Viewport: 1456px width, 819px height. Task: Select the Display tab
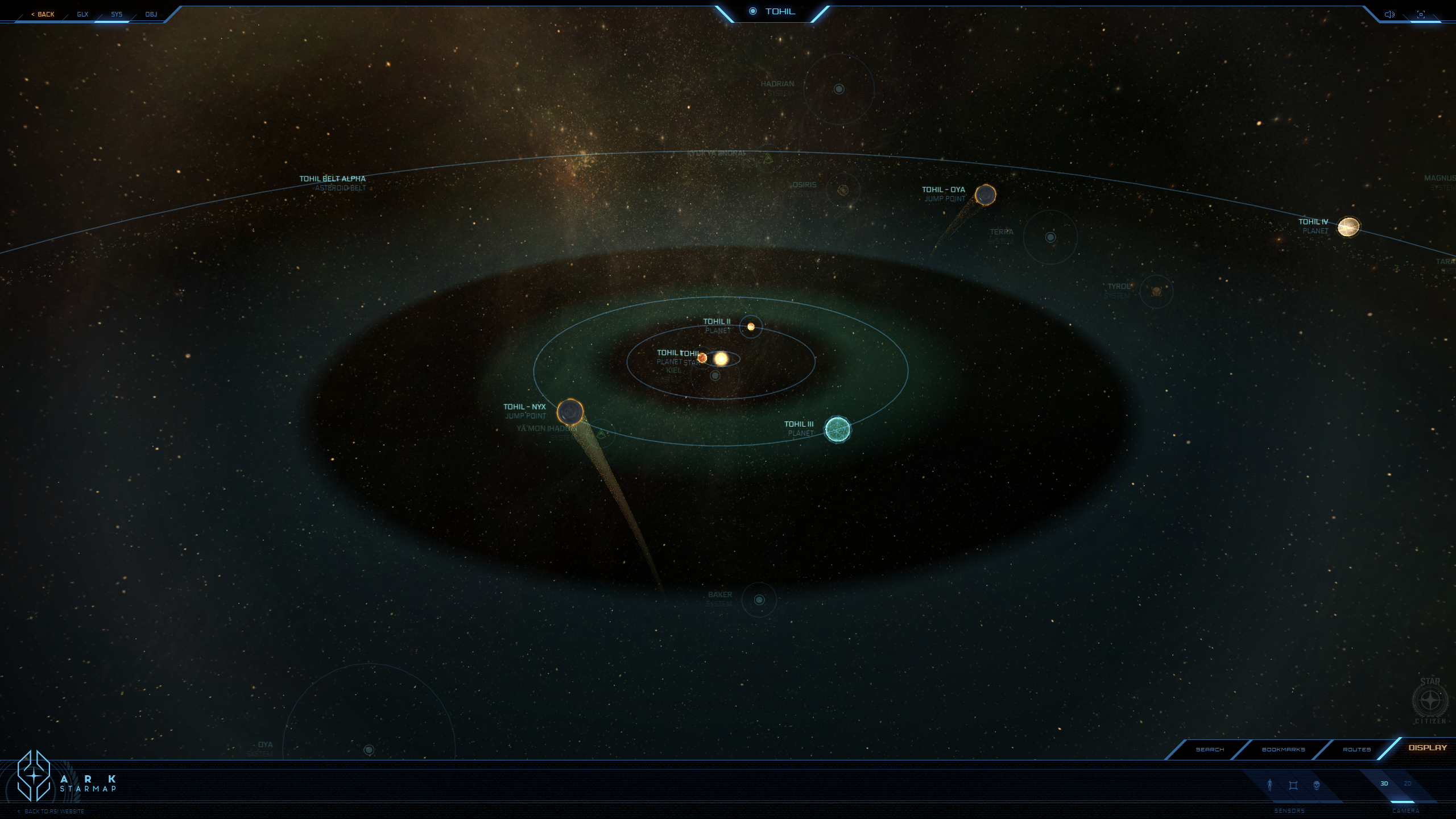click(x=1428, y=748)
